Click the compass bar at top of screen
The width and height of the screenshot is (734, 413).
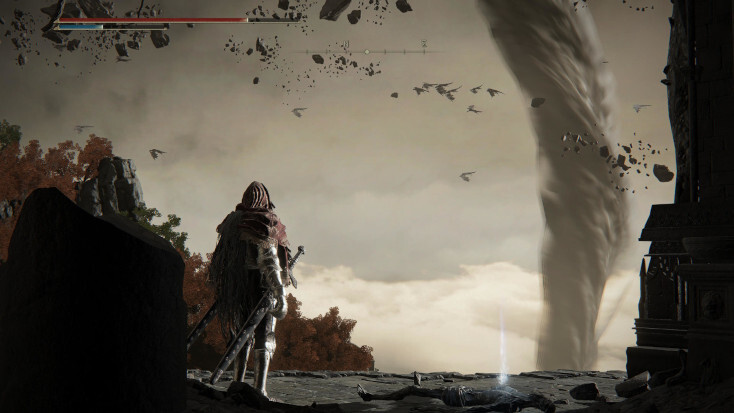pos(367,51)
